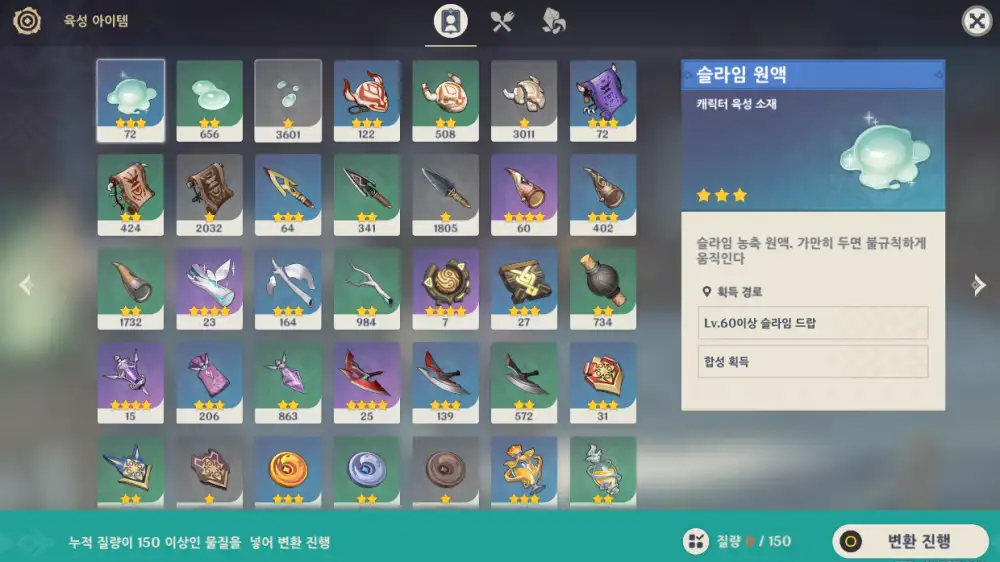Select the slime item with 656 count
The width and height of the screenshot is (1000, 562).
pyautogui.click(x=210, y=99)
